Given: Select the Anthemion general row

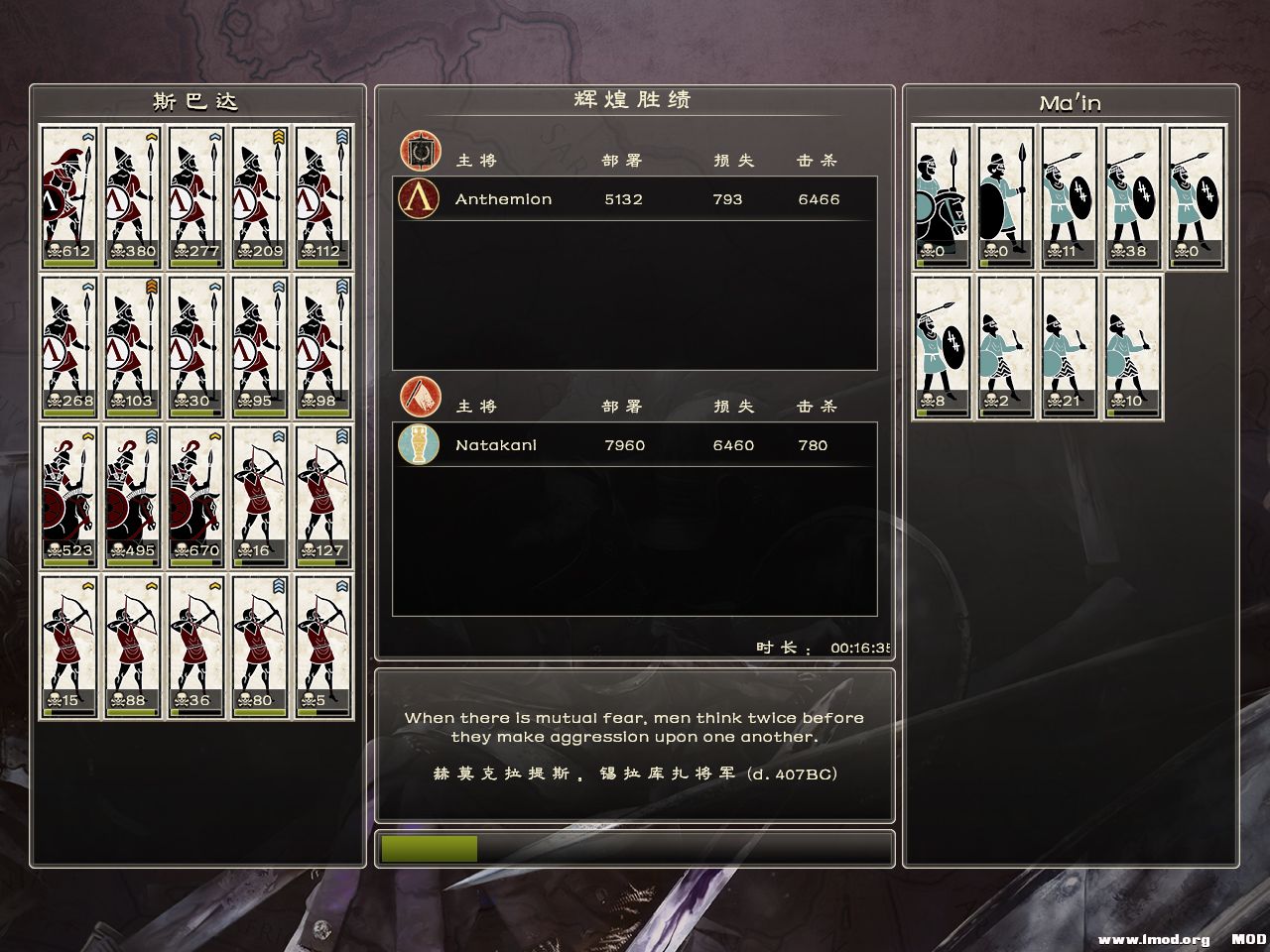Looking at the screenshot, I should (635, 199).
